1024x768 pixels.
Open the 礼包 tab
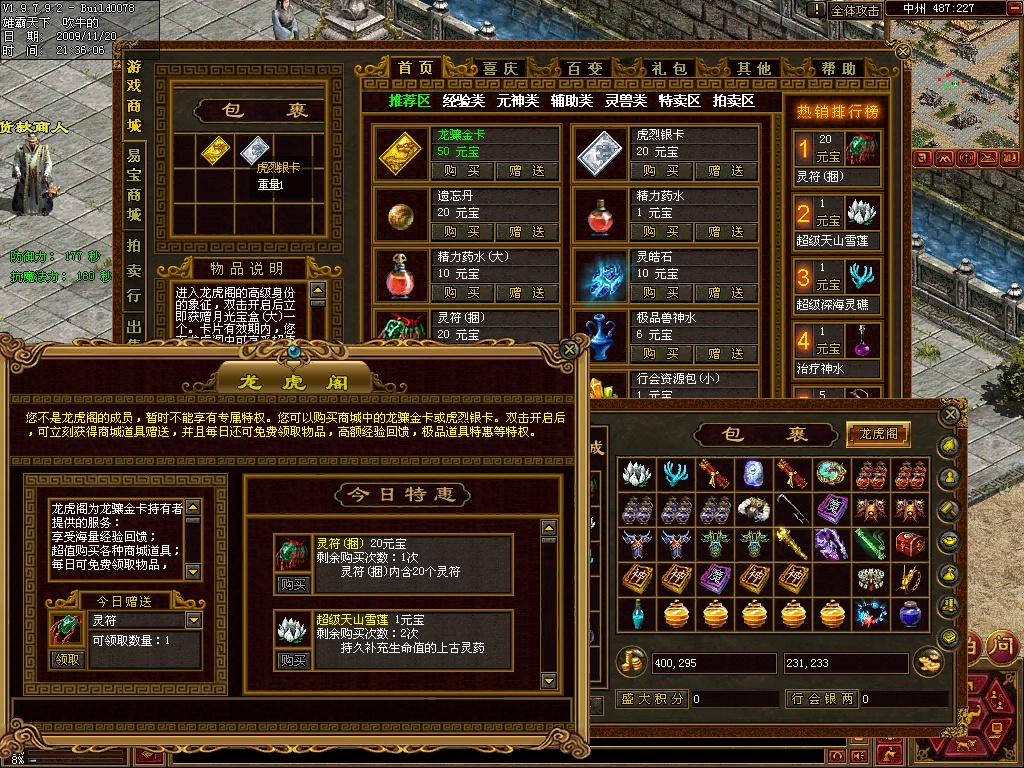[x=669, y=69]
